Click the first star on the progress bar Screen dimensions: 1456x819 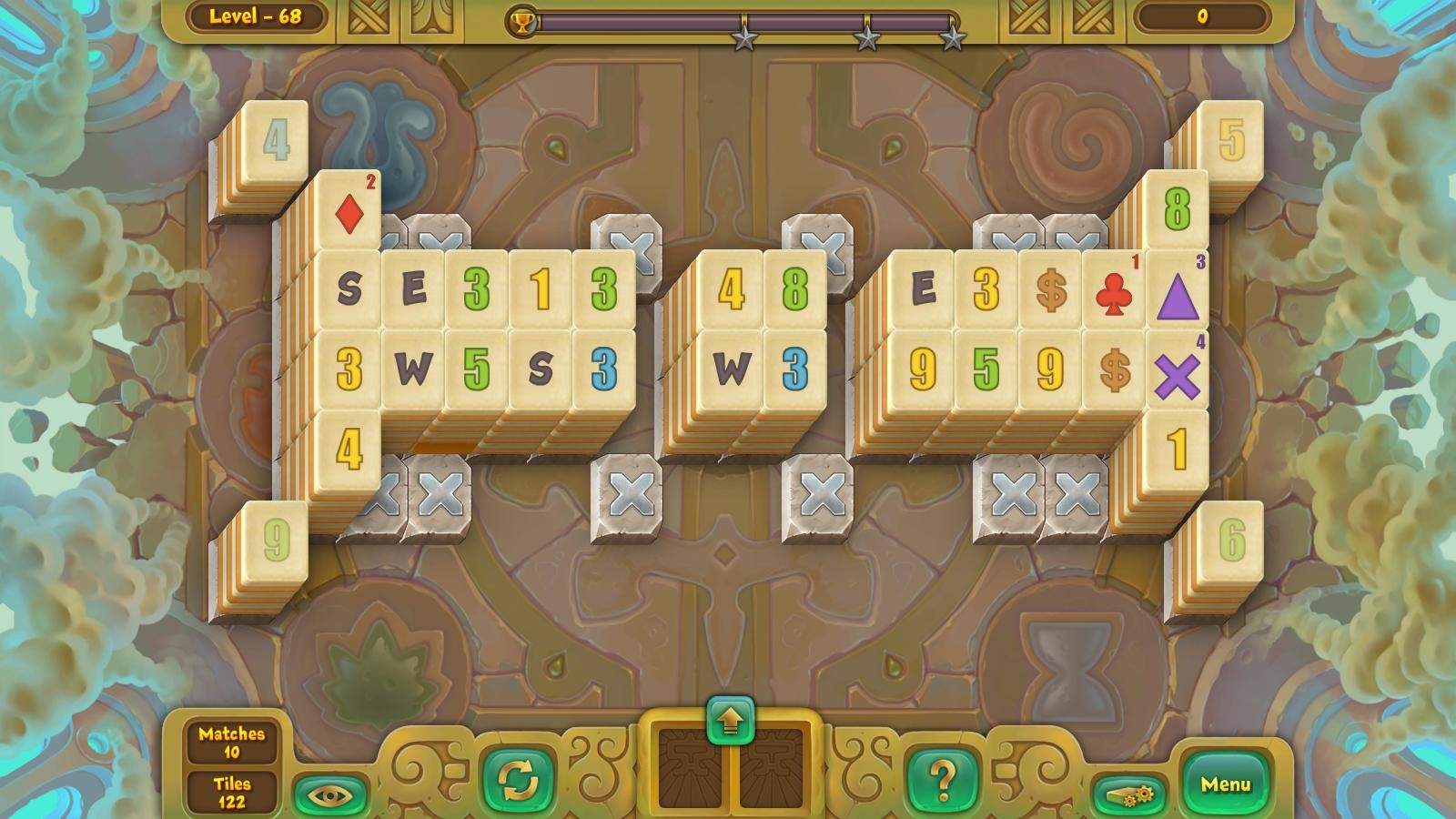[x=744, y=38]
